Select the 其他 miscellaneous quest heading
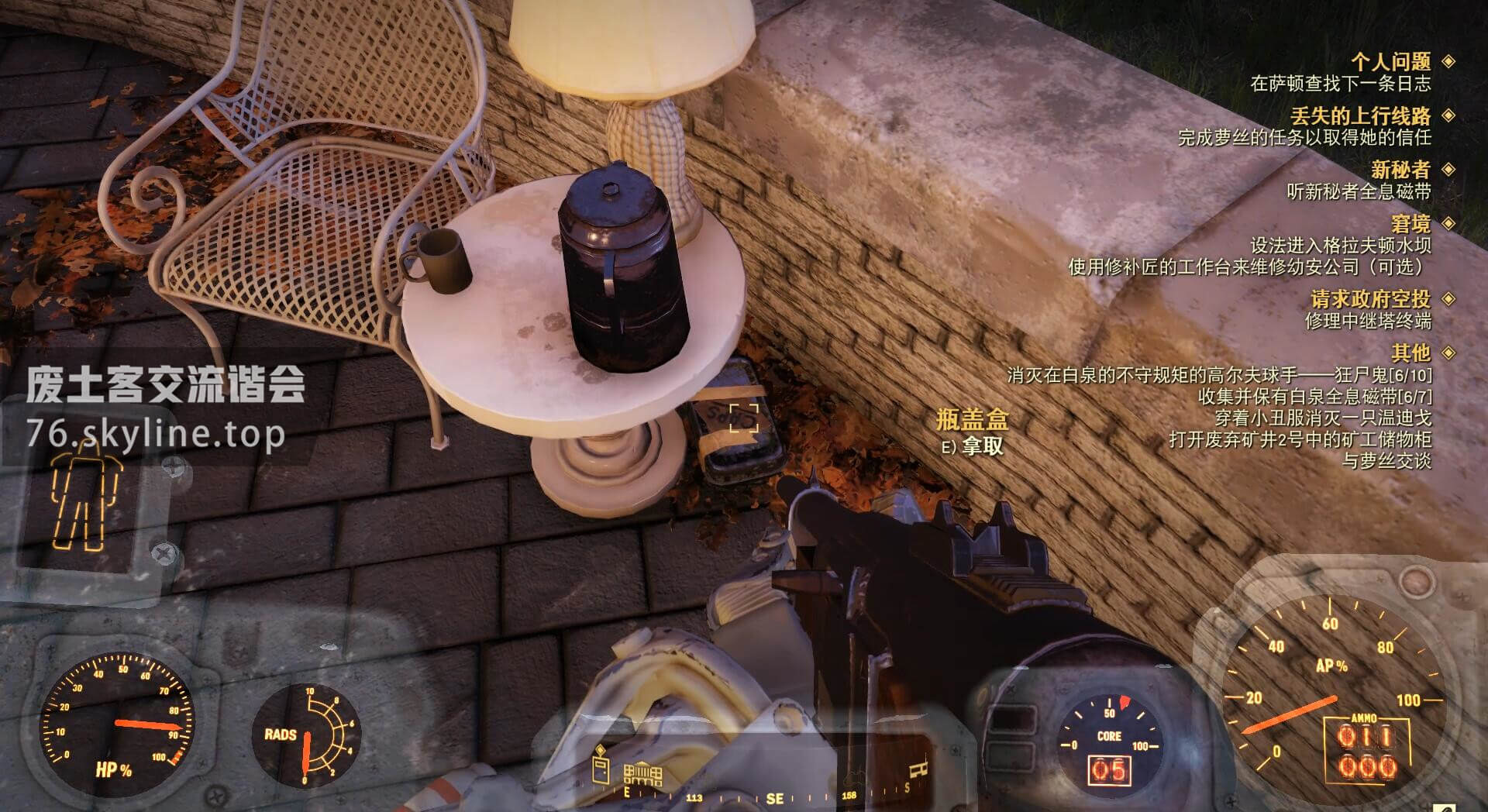1488x812 pixels. click(1410, 353)
